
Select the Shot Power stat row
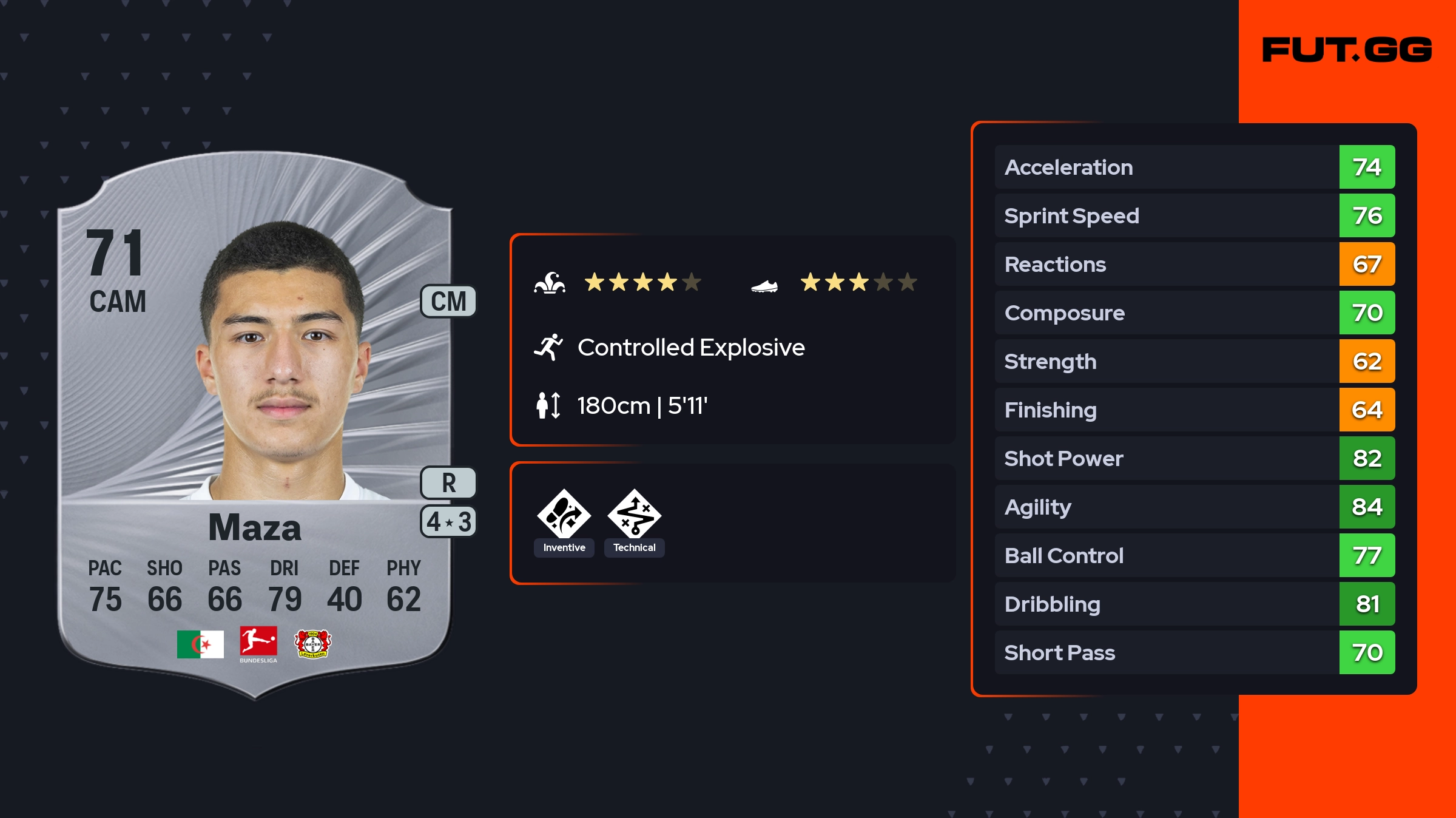point(1194,458)
